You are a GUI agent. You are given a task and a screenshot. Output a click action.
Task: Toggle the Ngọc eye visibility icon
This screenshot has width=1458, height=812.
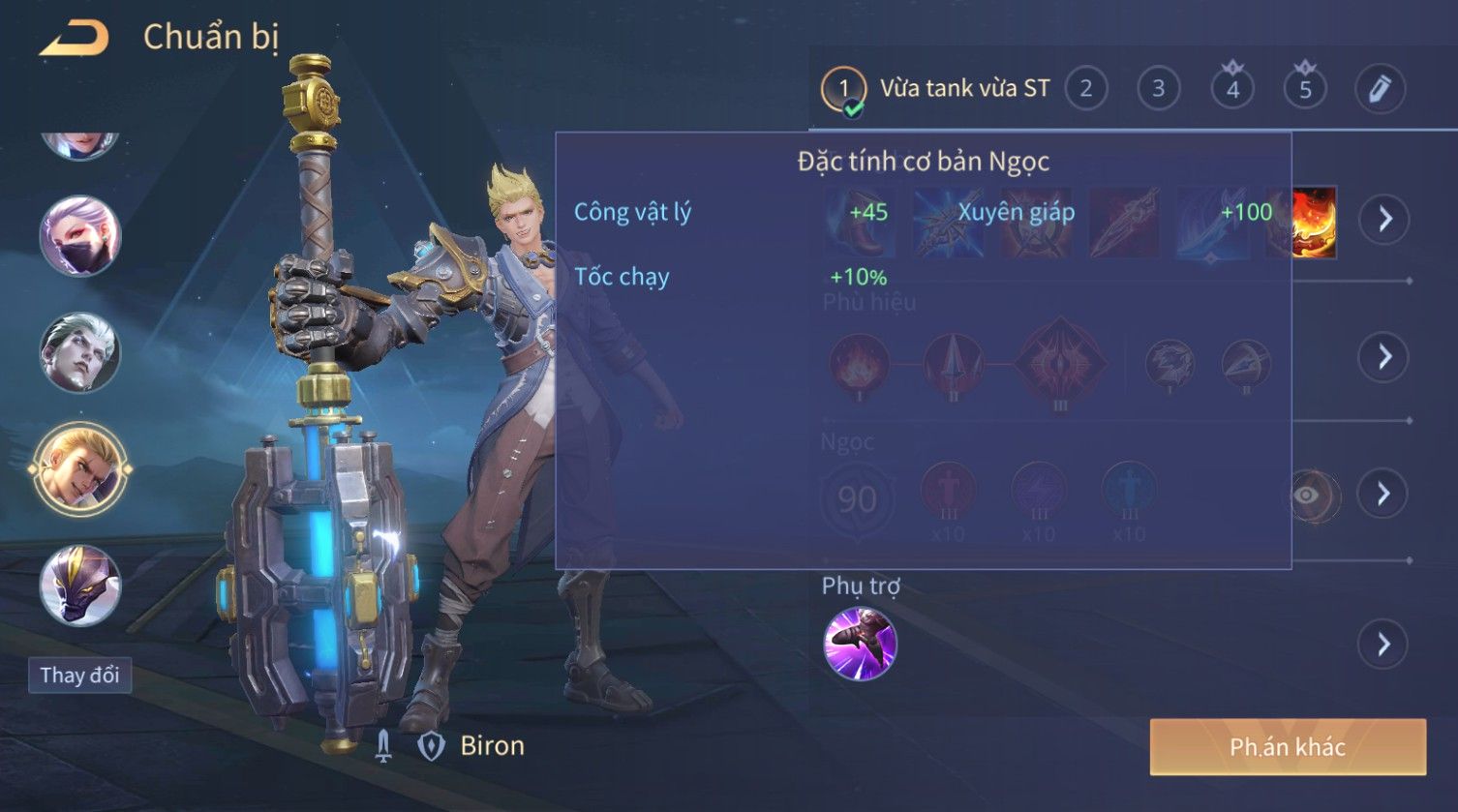pyautogui.click(x=1307, y=496)
